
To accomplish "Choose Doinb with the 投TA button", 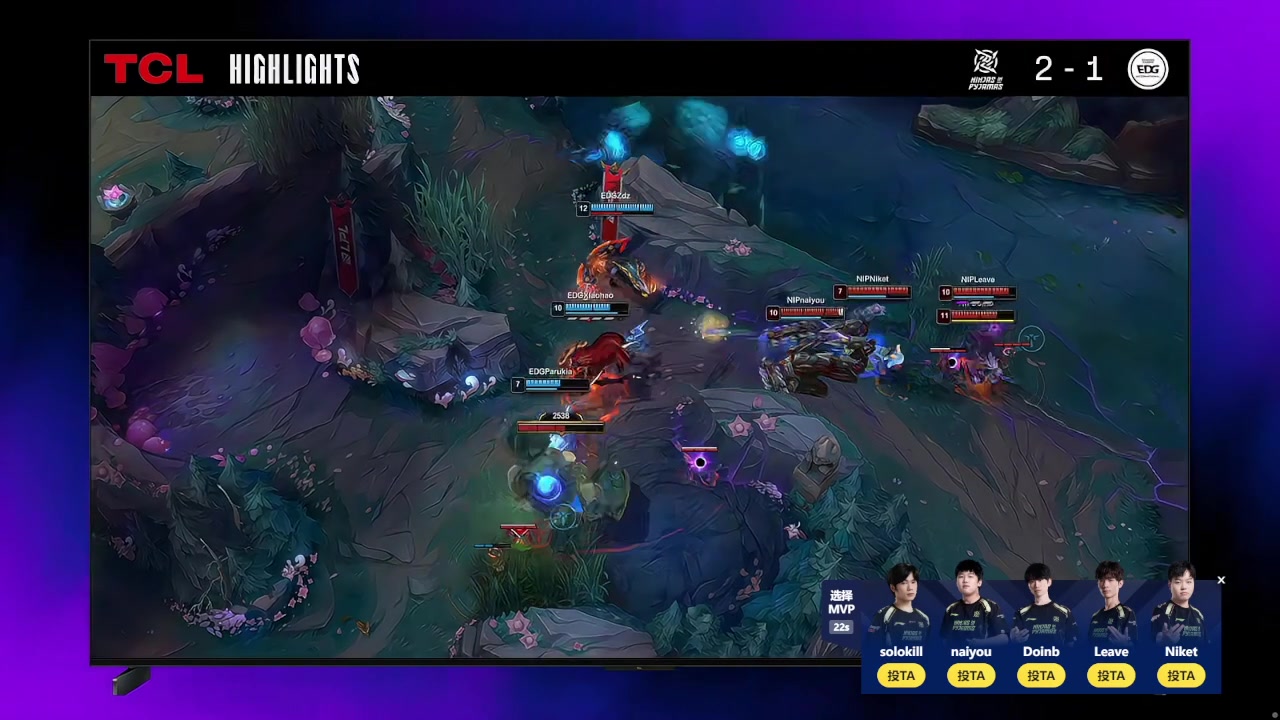I will (x=1041, y=676).
